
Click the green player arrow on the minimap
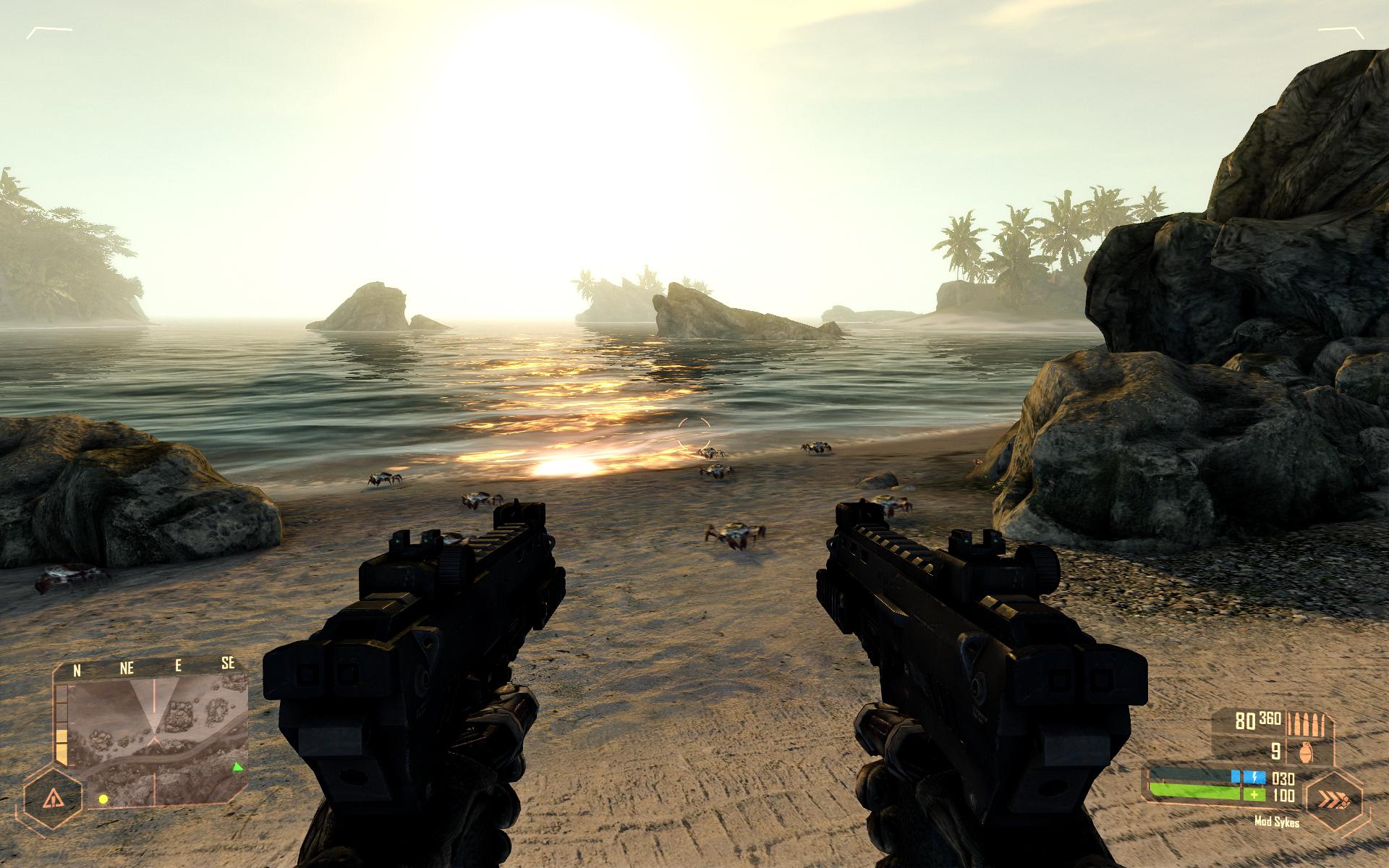click(238, 767)
